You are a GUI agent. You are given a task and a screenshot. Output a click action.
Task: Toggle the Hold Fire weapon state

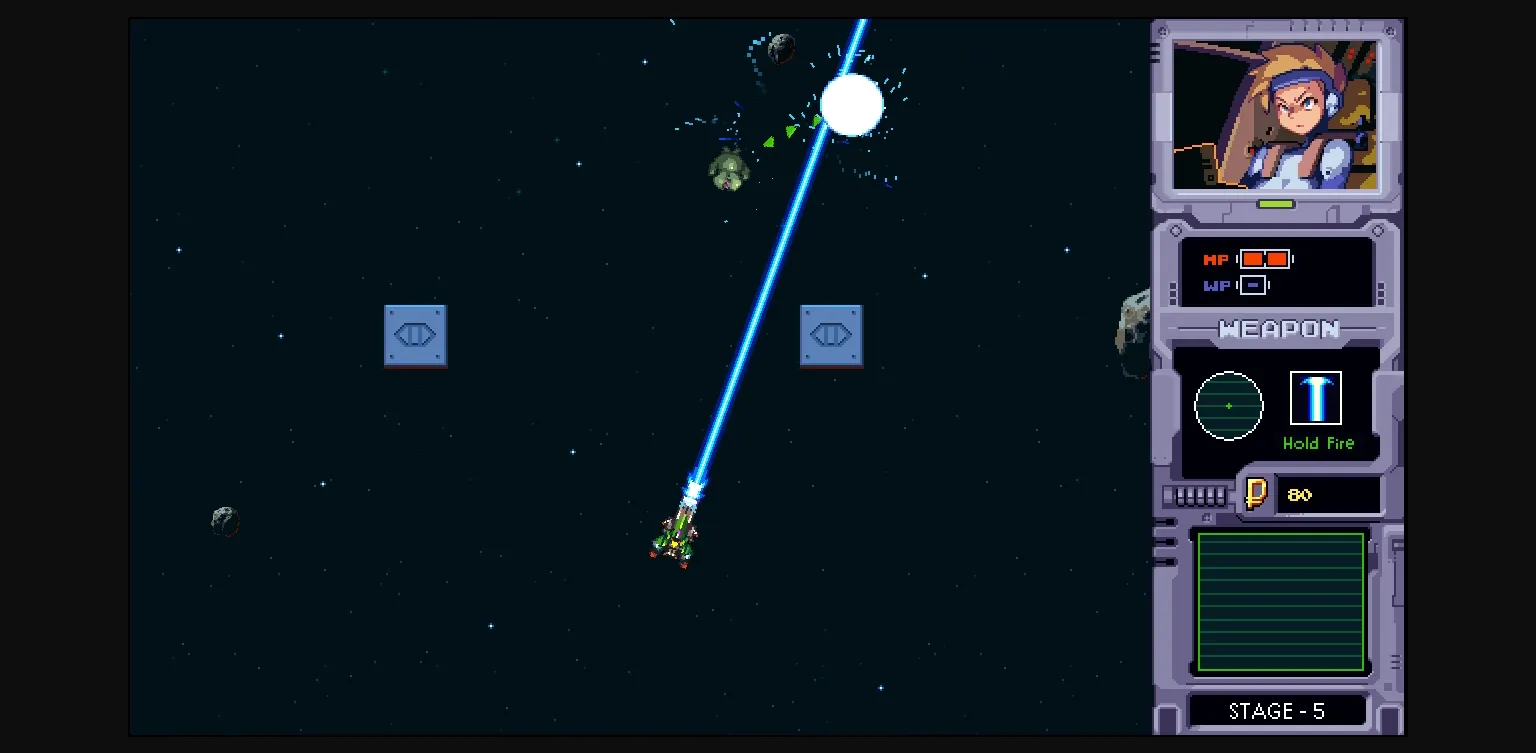point(1319,443)
